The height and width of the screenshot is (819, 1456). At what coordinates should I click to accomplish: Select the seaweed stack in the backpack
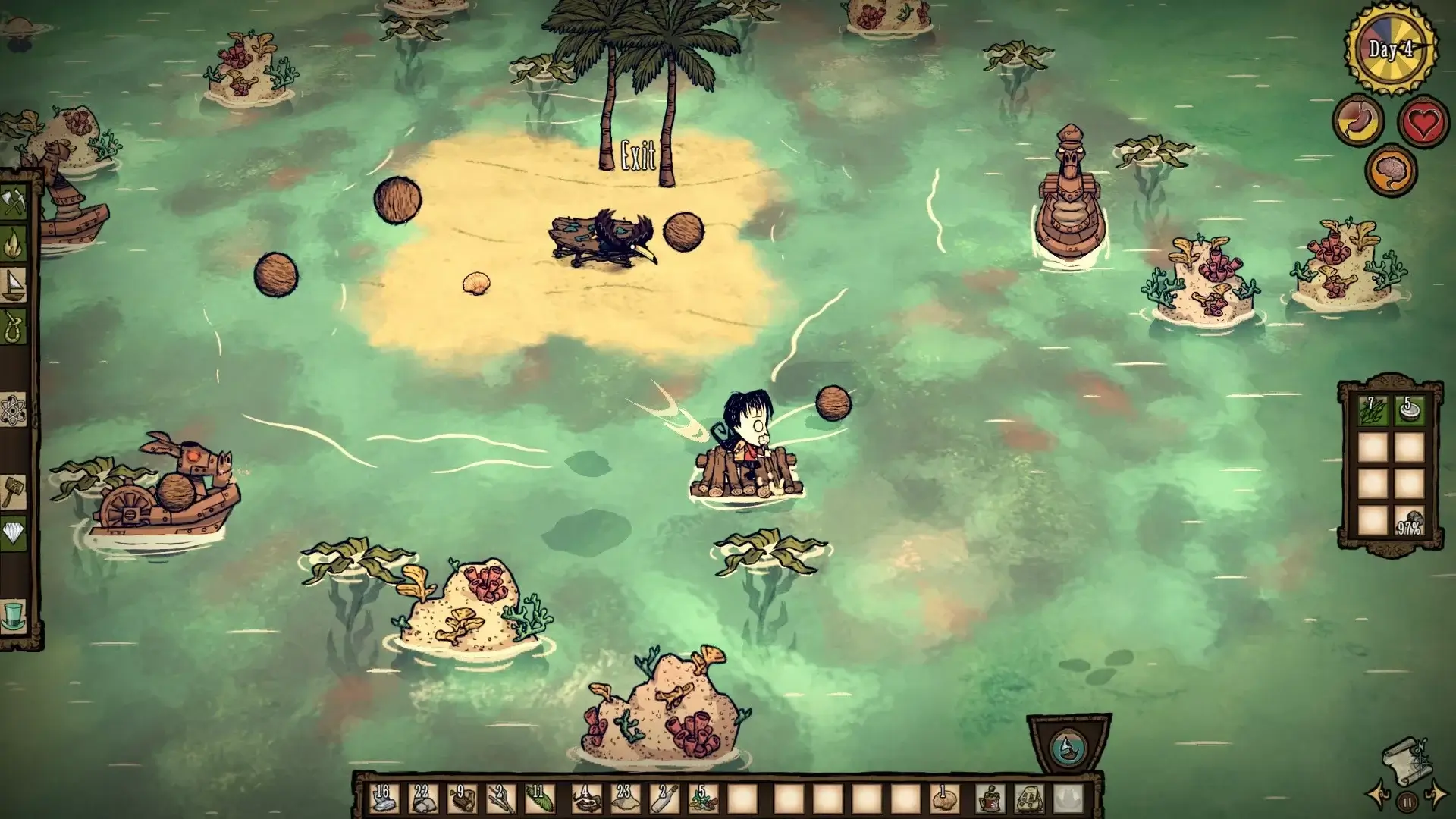[x=1372, y=410]
